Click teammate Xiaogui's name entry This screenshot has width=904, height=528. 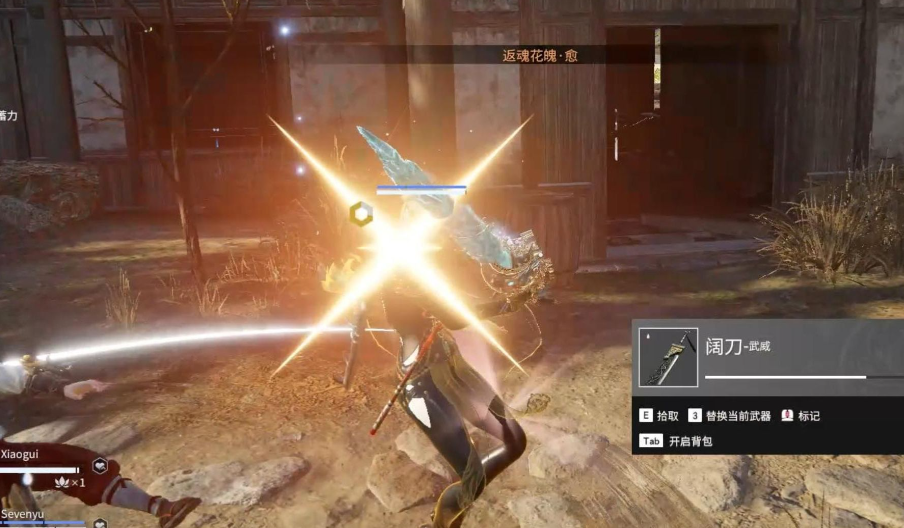pos(22,454)
